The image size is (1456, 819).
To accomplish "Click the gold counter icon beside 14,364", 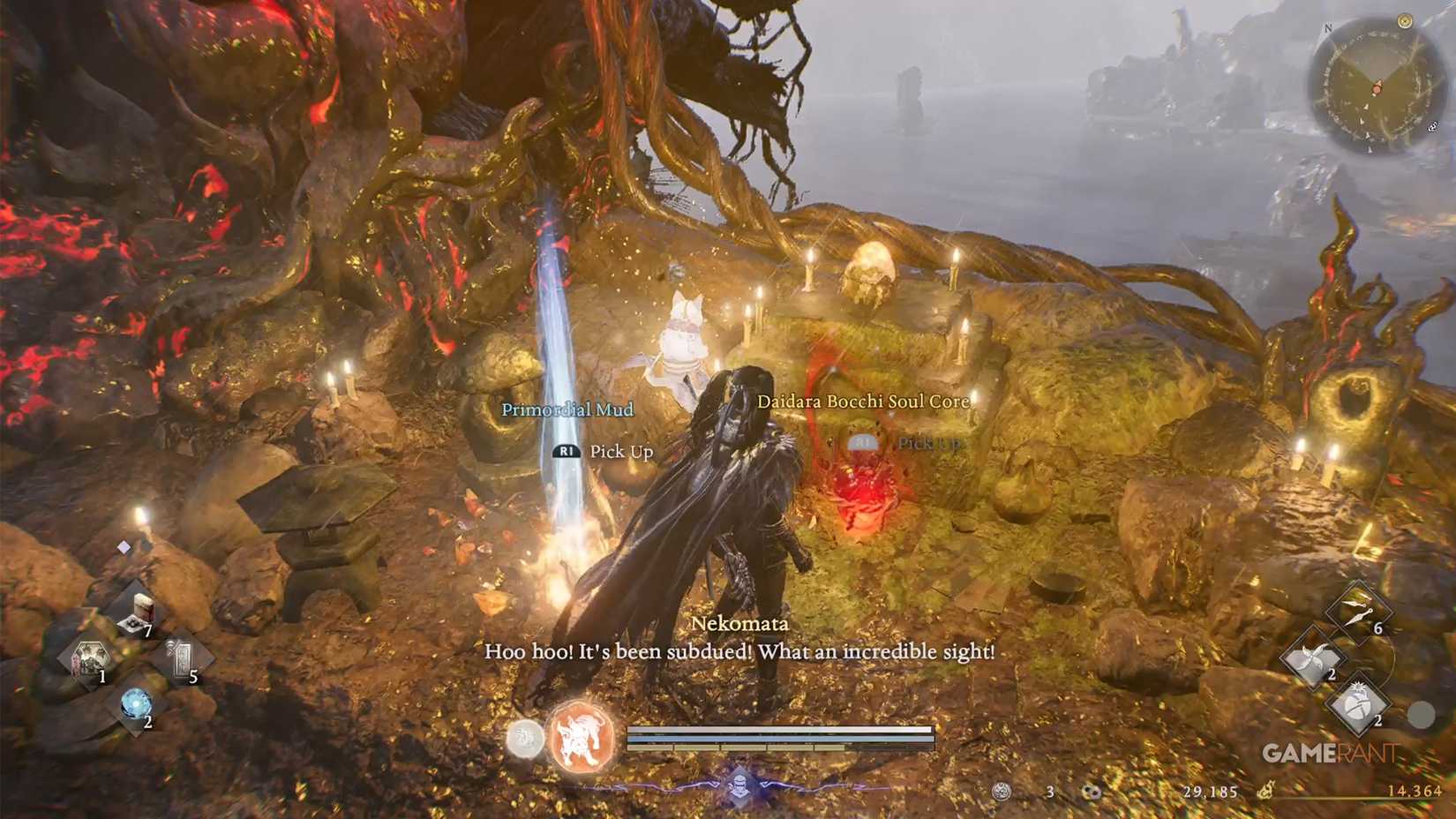I will 1265,793.
